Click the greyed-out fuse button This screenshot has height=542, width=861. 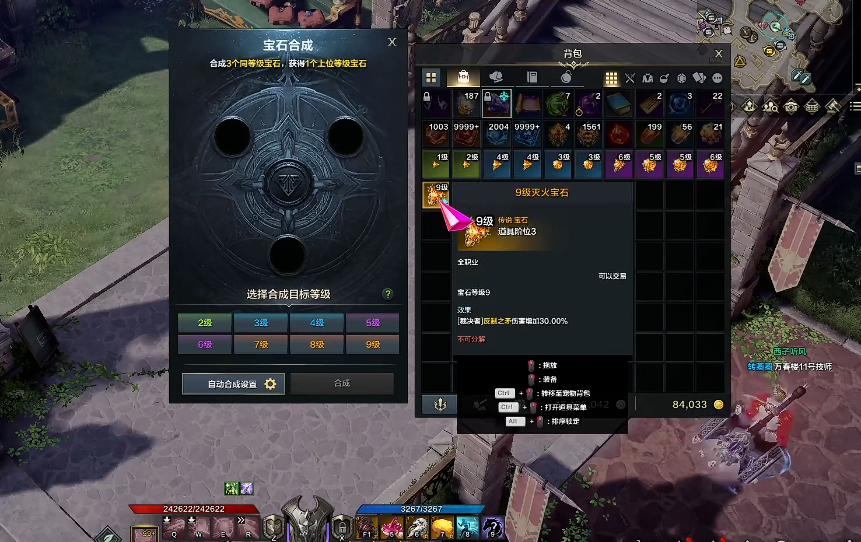(342, 384)
